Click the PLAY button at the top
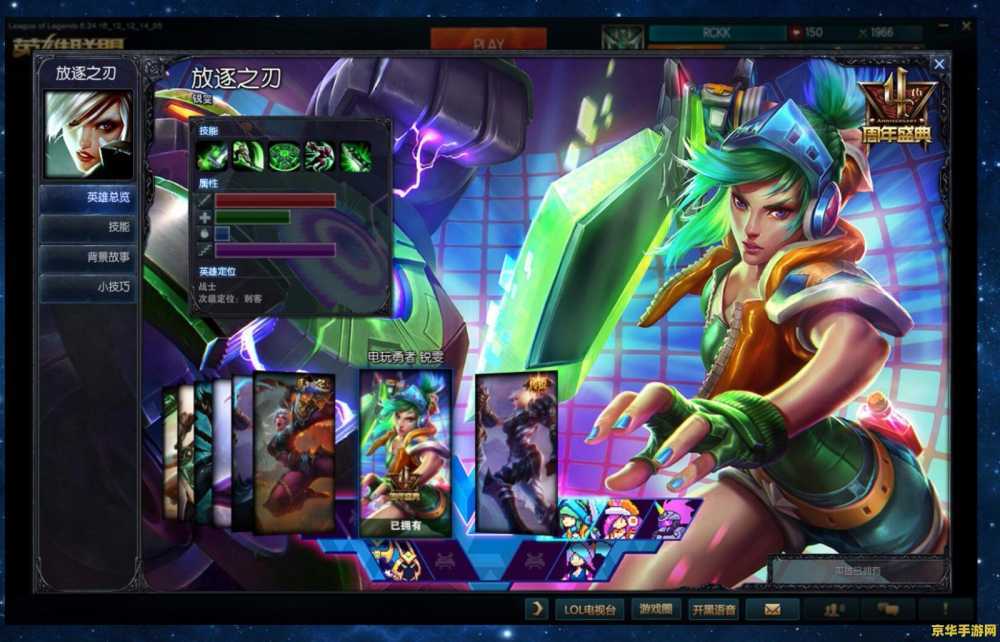The height and width of the screenshot is (642, 1000). coord(488,43)
